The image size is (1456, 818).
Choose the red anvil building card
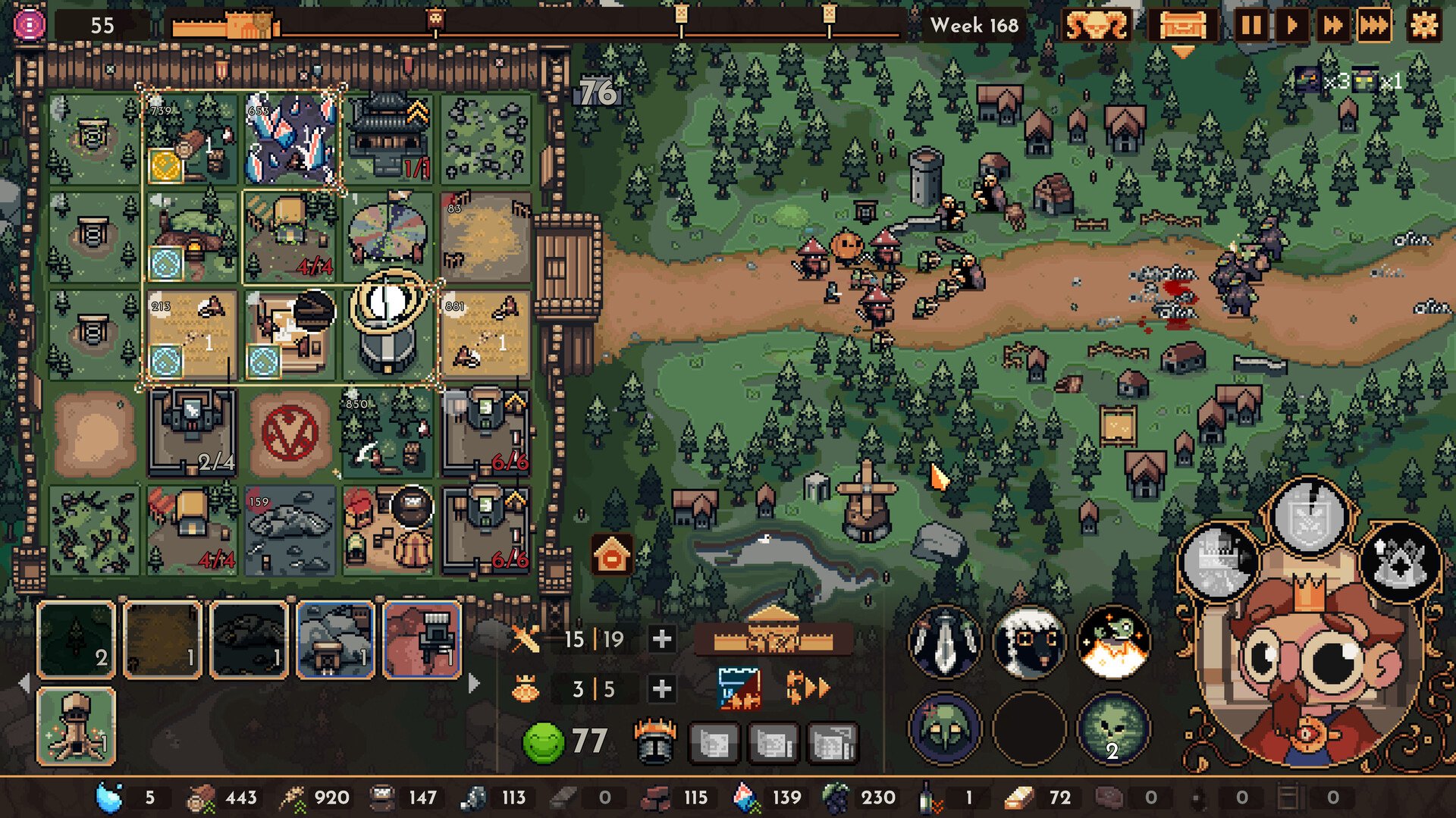(422, 639)
